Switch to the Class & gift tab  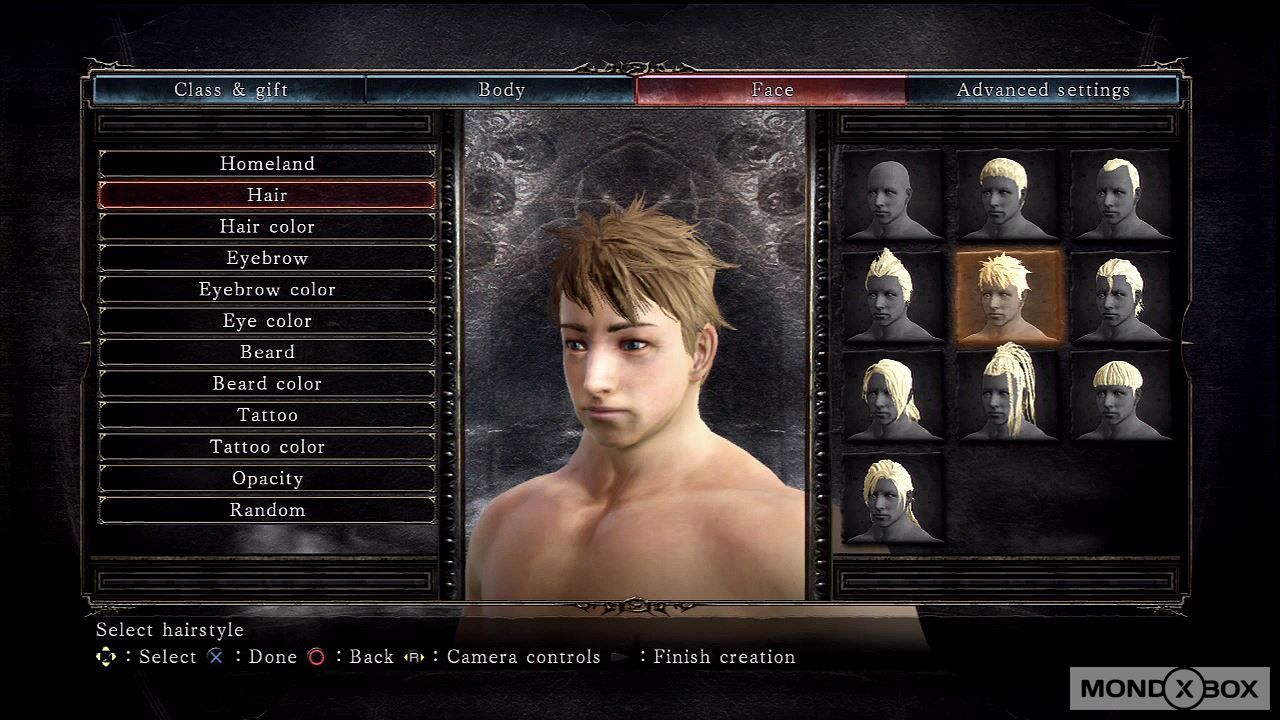click(x=230, y=90)
